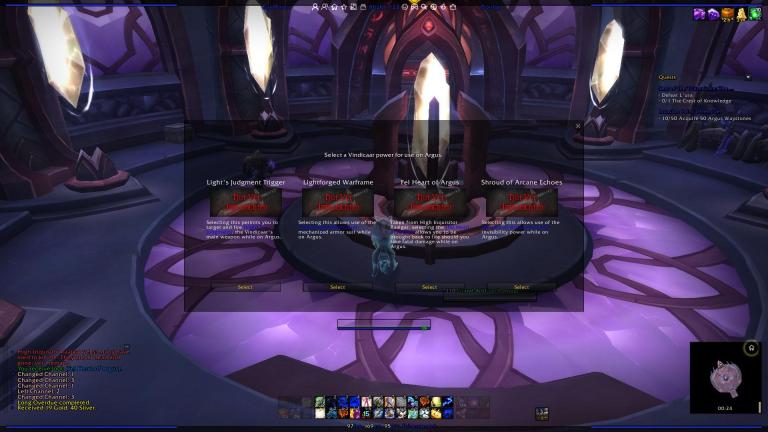Choose the Shroud of Arcane Echoes power
The height and width of the screenshot is (432, 768).
(x=521, y=287)
